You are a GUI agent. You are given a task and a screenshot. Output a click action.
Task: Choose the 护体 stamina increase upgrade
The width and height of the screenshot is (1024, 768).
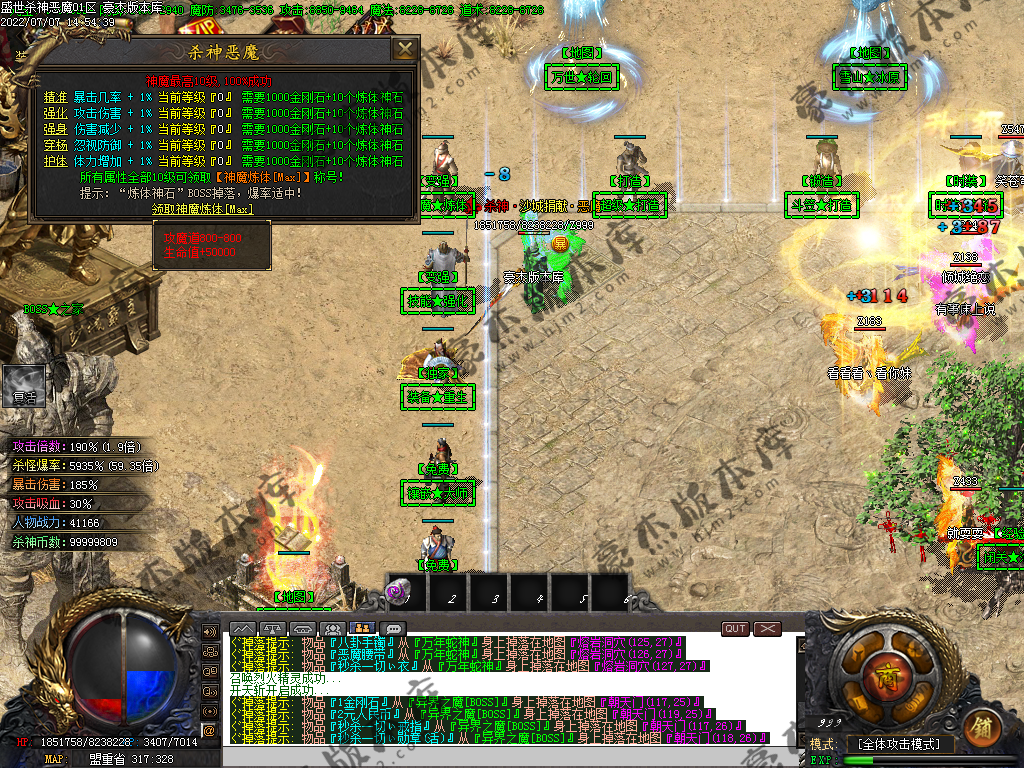(56, 161)
